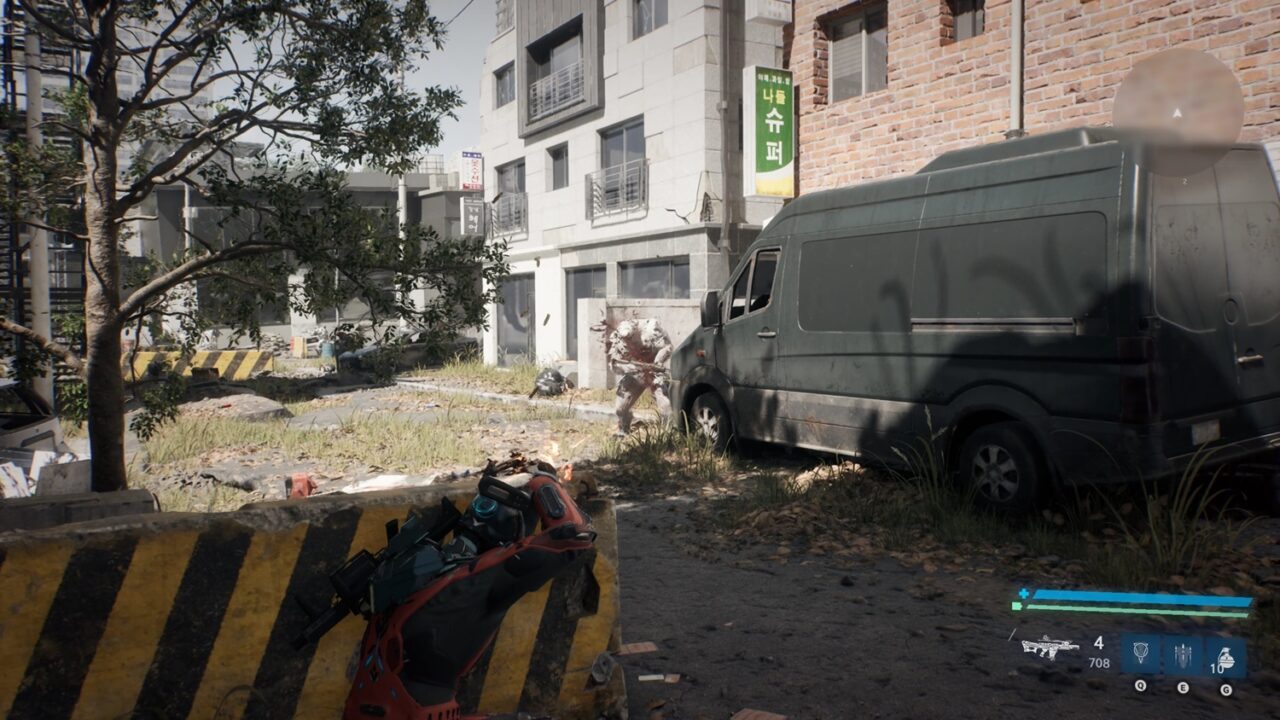Click the blue shield bar
This screenshot has height=720, width=1280.
pos(1140,596)
